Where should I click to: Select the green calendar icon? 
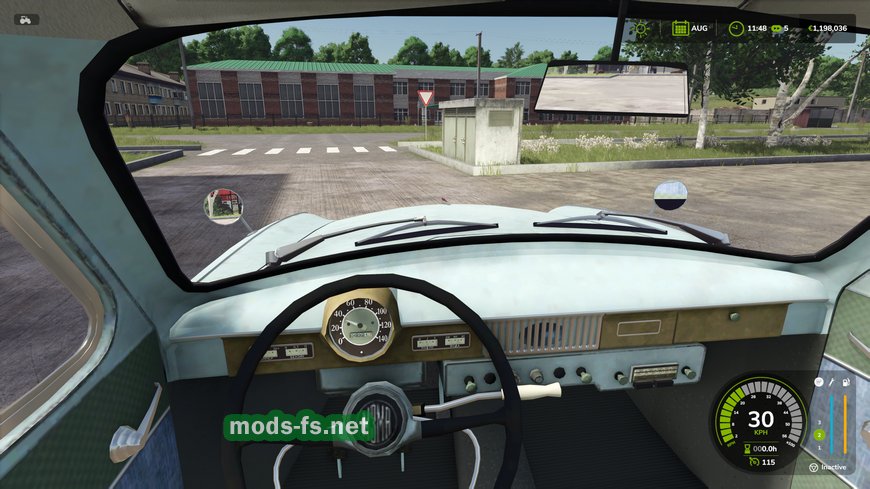coord(680,28)
